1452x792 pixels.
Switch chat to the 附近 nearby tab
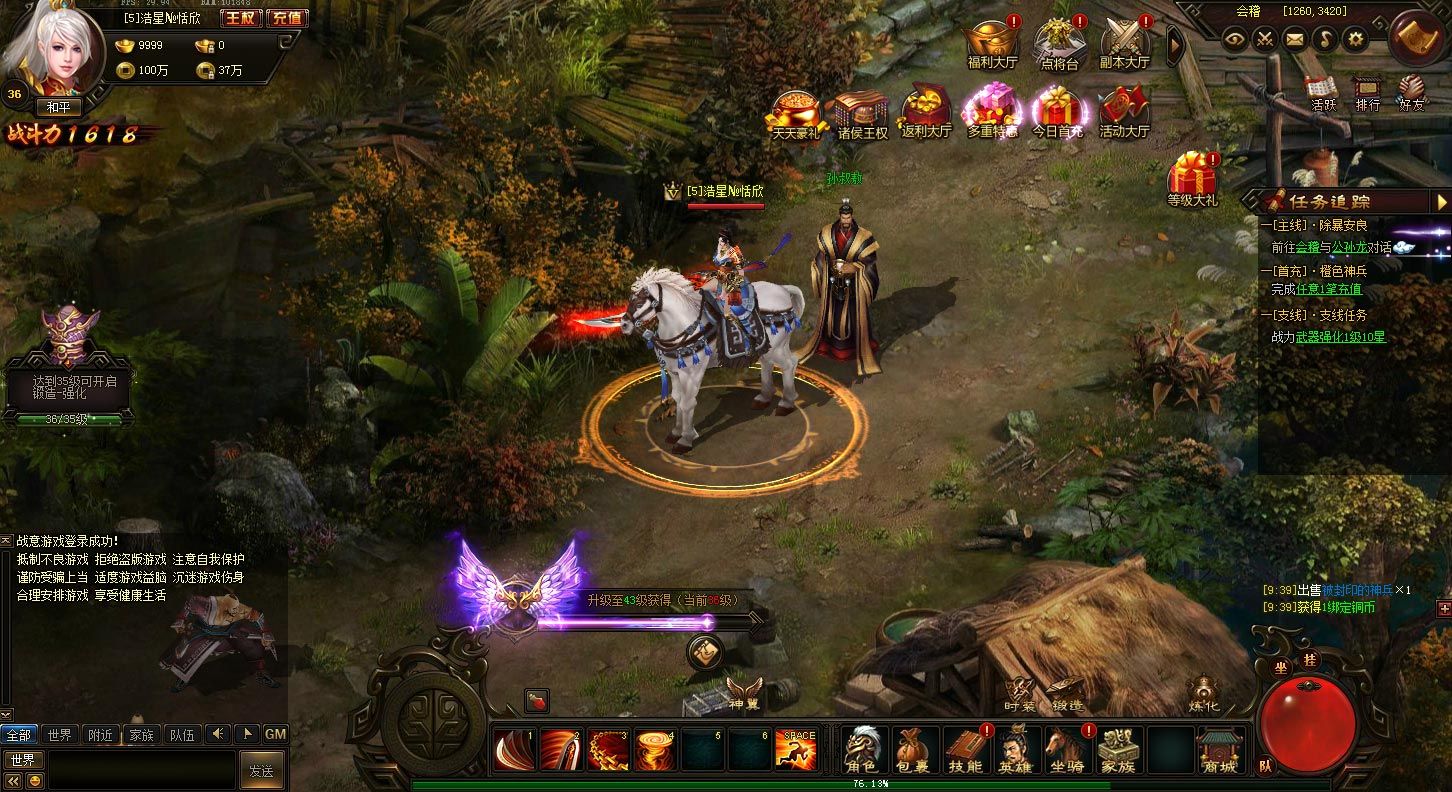[x=100, y=734]
